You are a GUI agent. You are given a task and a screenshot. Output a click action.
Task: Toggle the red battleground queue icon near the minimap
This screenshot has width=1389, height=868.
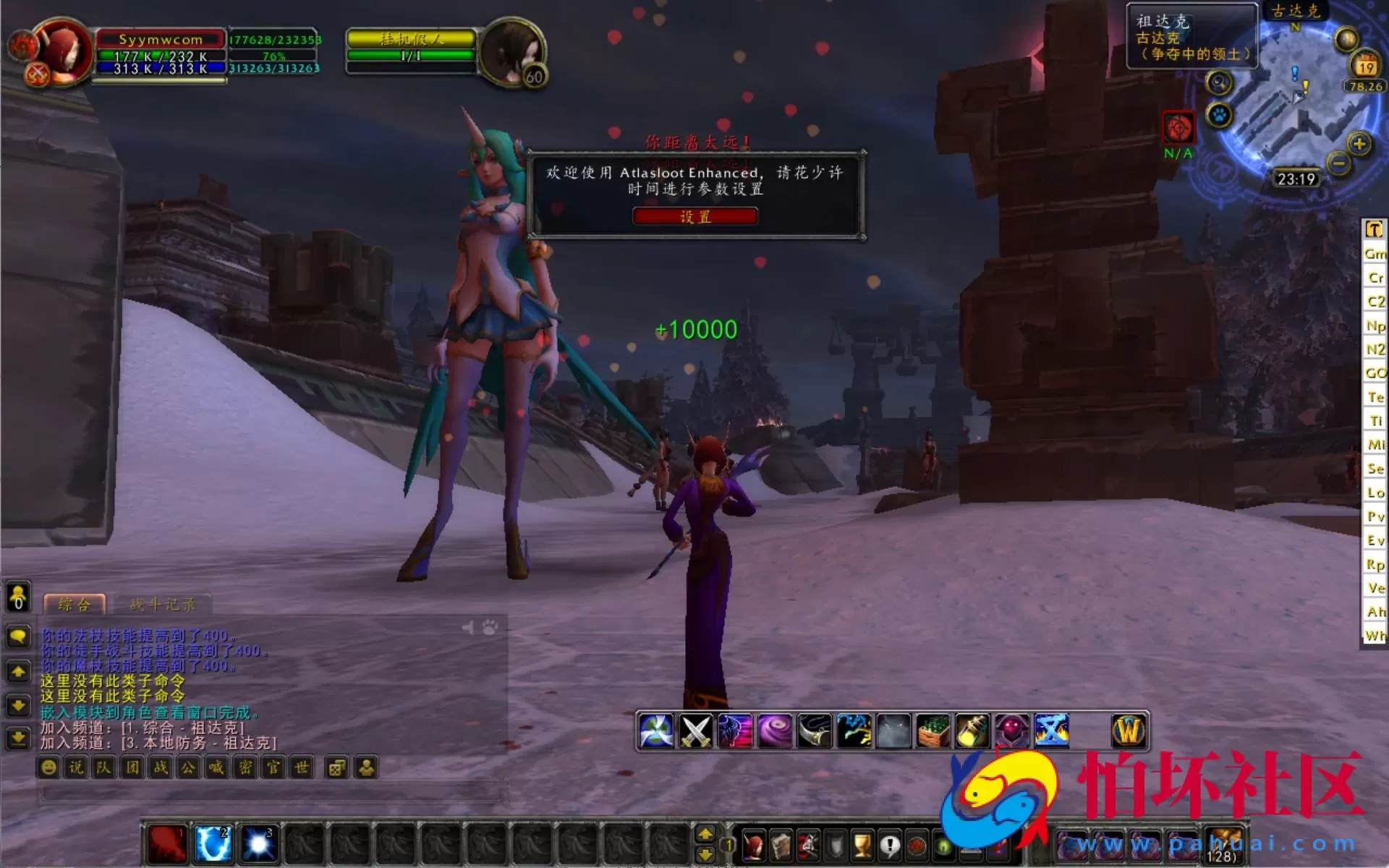1180,127
